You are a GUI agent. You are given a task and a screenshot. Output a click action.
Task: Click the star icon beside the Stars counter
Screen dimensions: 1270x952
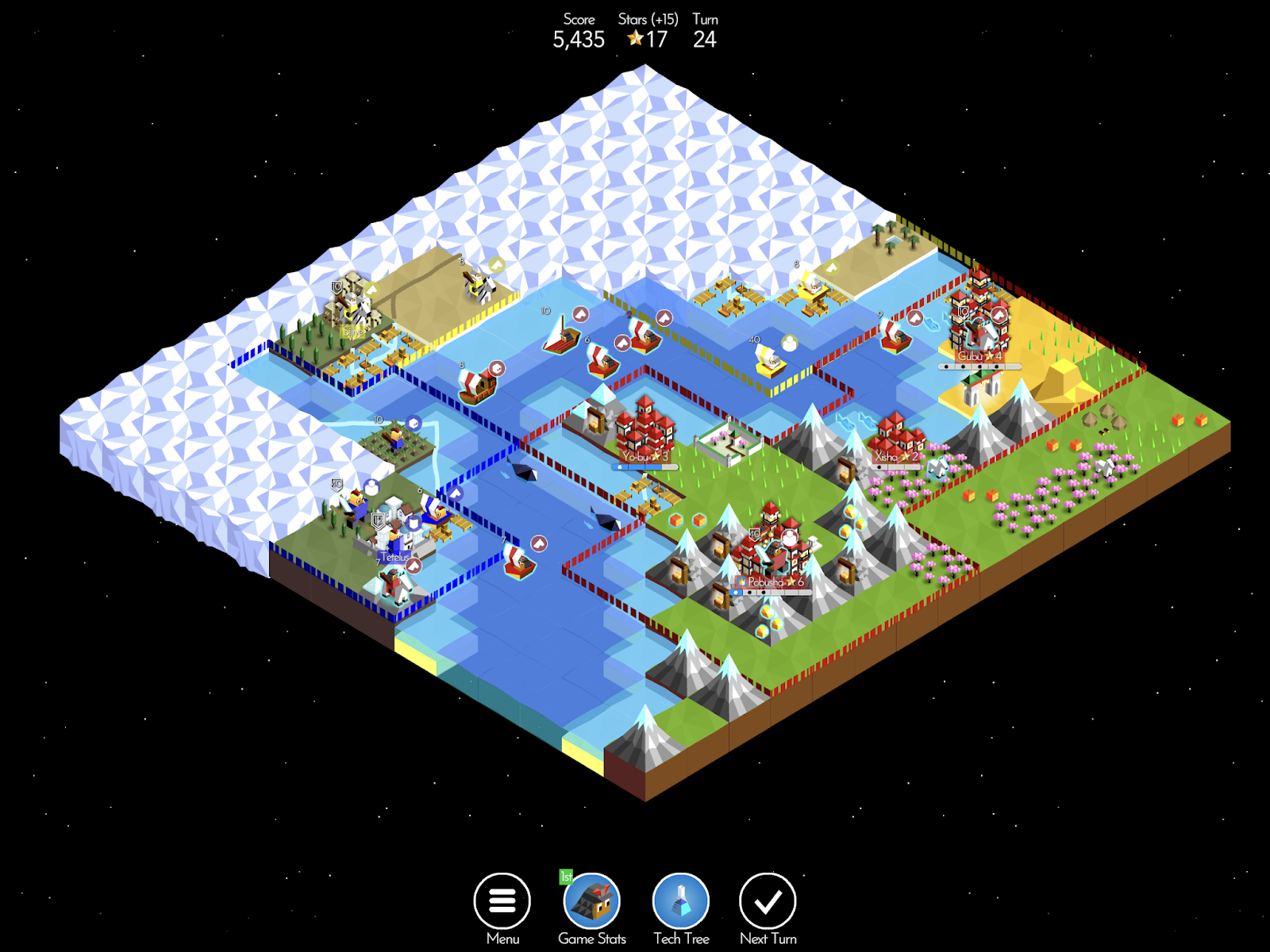(x=636, y=36)
